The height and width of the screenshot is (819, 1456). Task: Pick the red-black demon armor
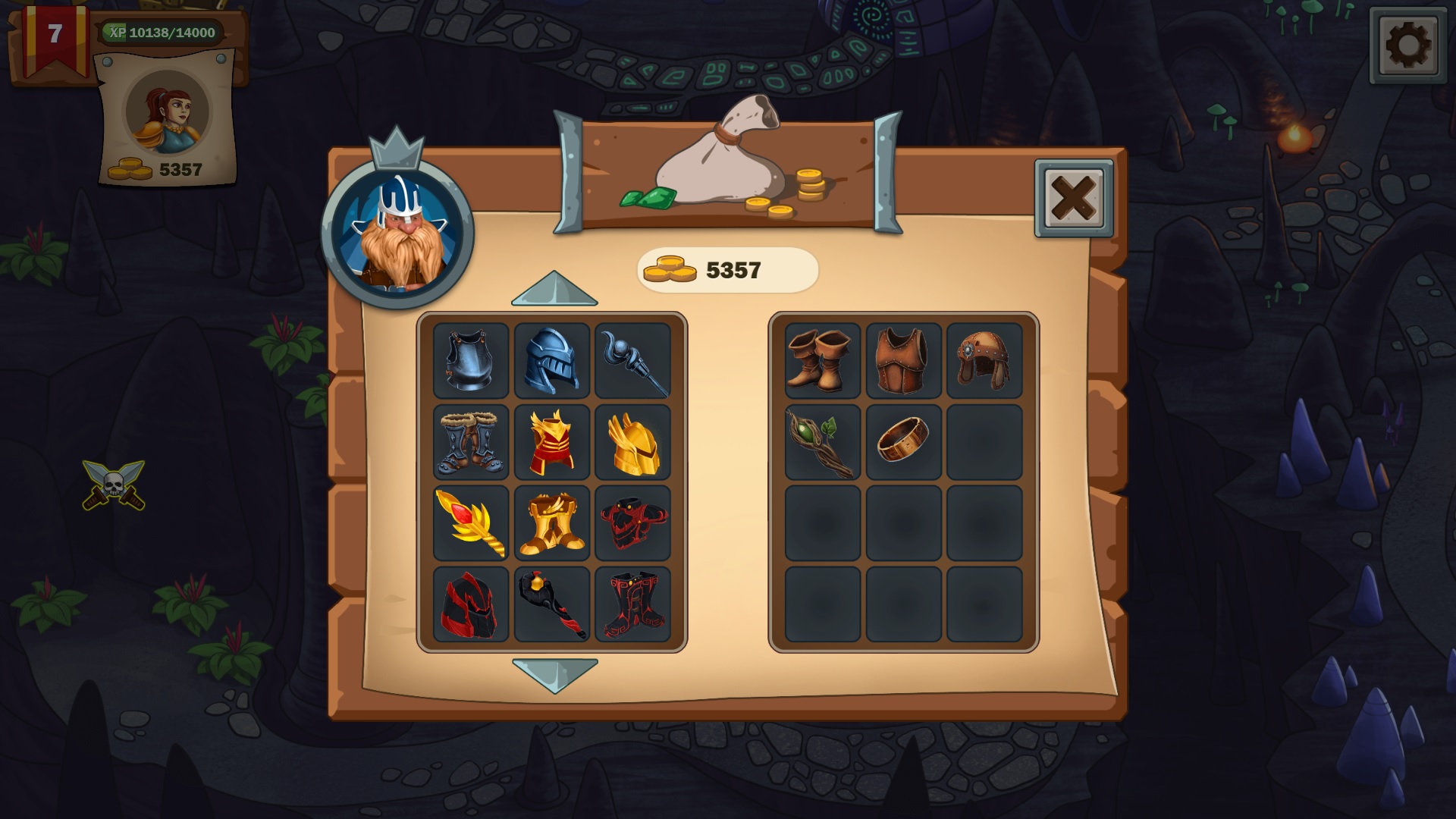470,604
